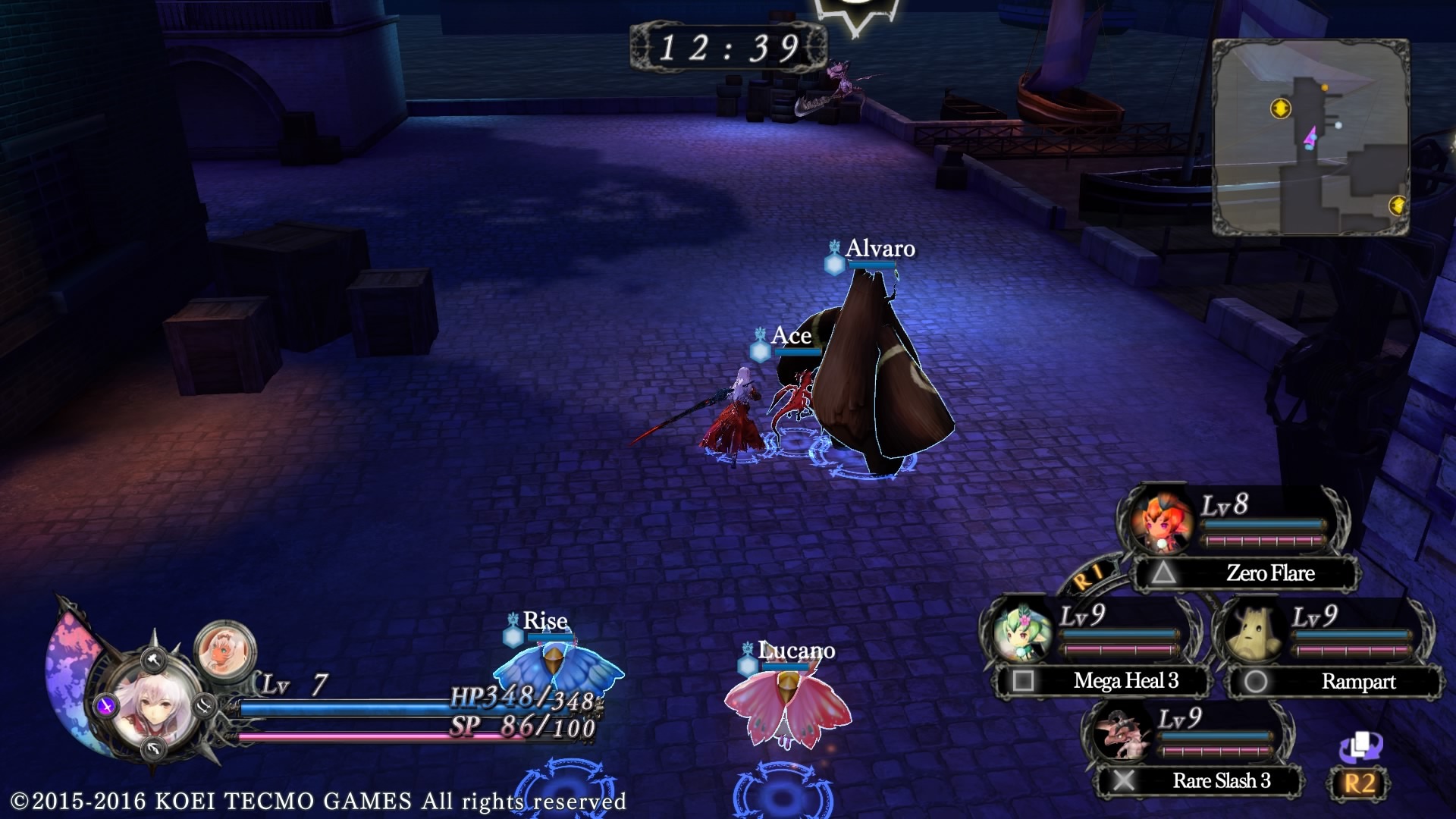This screenshot has height=819, width=1456.
Task: Select the red-haired Lv8 servan portrait
Action: click(1161, 523)
